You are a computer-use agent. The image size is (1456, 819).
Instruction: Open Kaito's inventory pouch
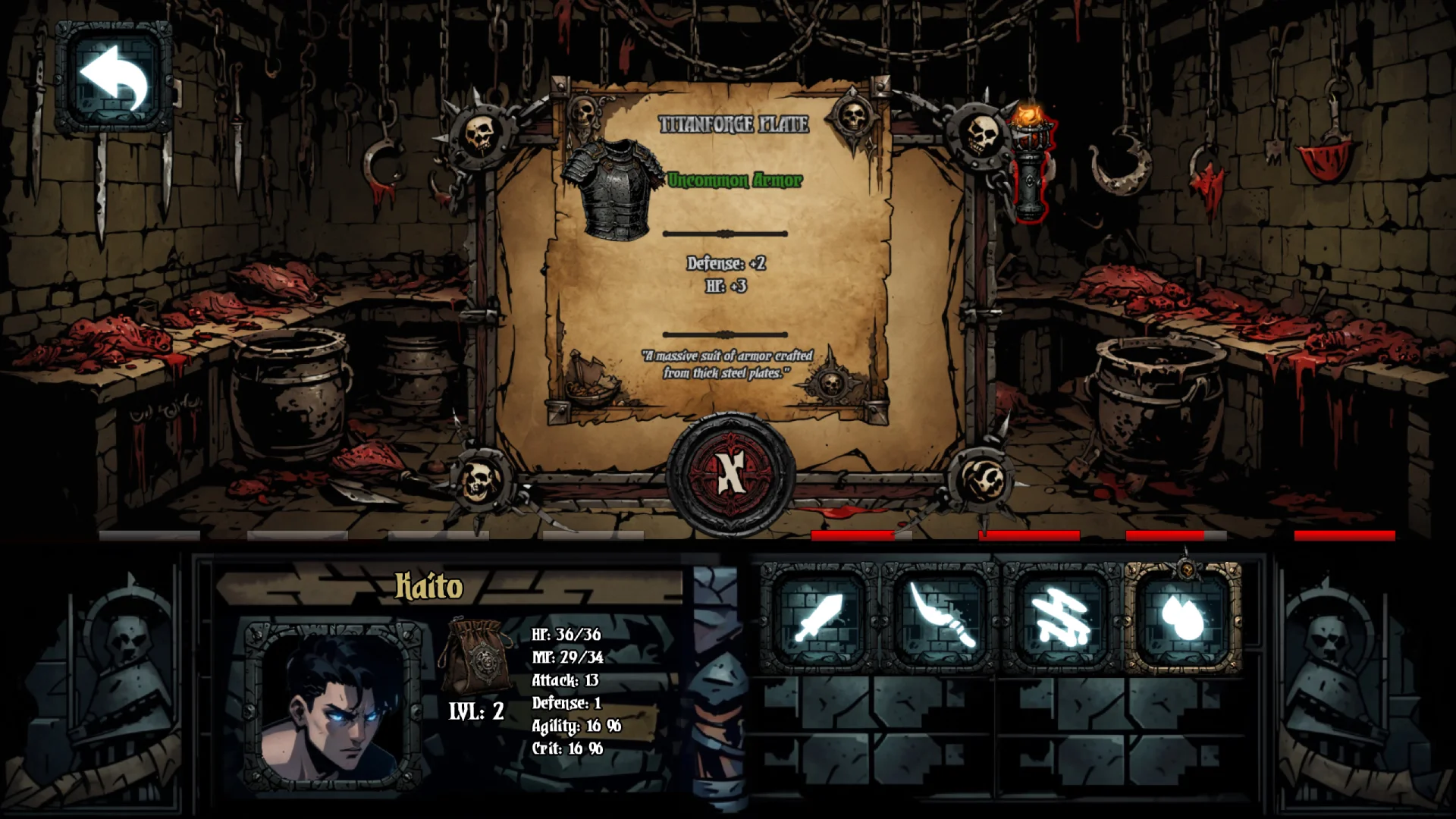(x=475, y=655)
